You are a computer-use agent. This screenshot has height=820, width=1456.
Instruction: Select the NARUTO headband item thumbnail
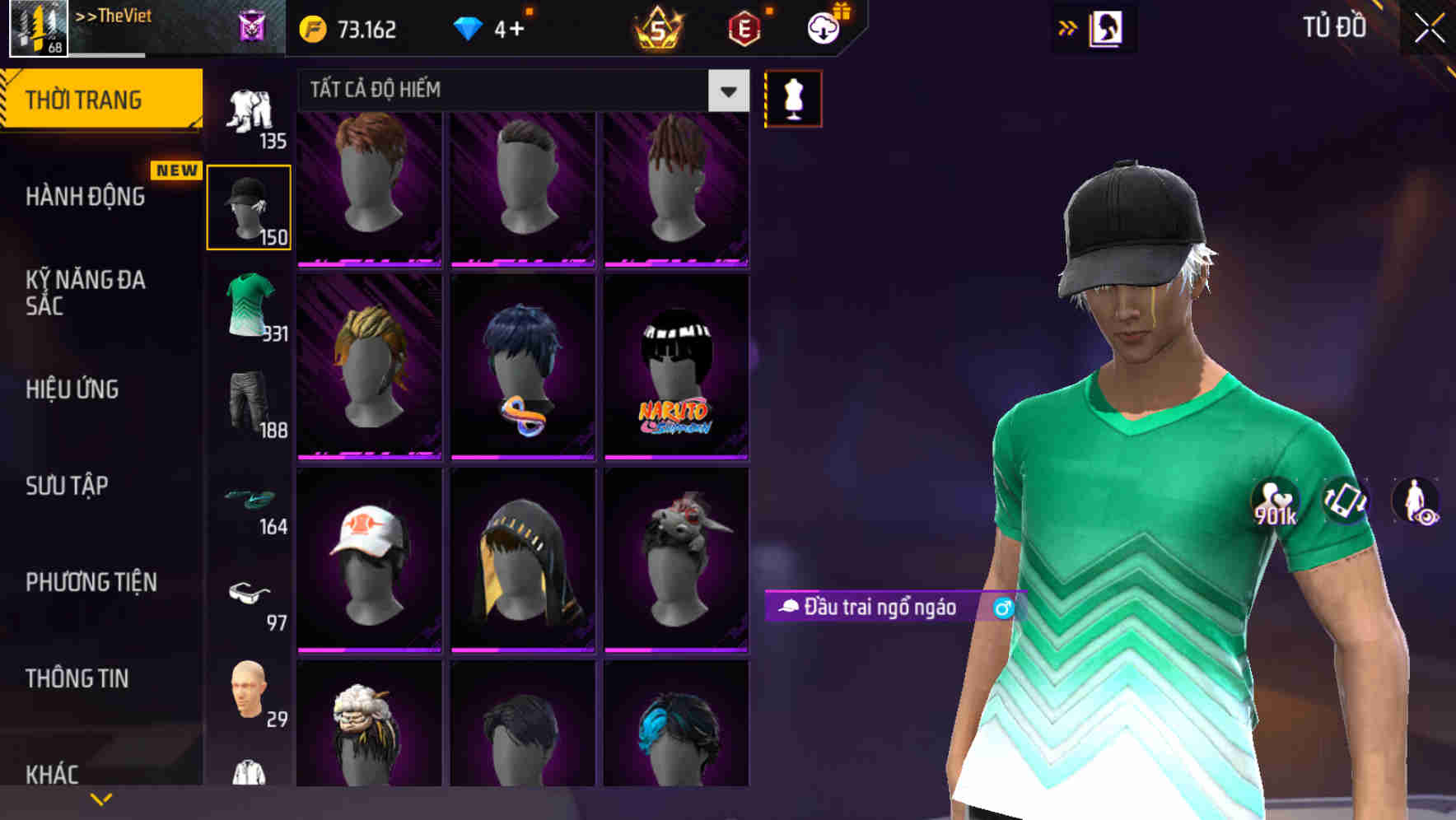click(x=676, y=368)
